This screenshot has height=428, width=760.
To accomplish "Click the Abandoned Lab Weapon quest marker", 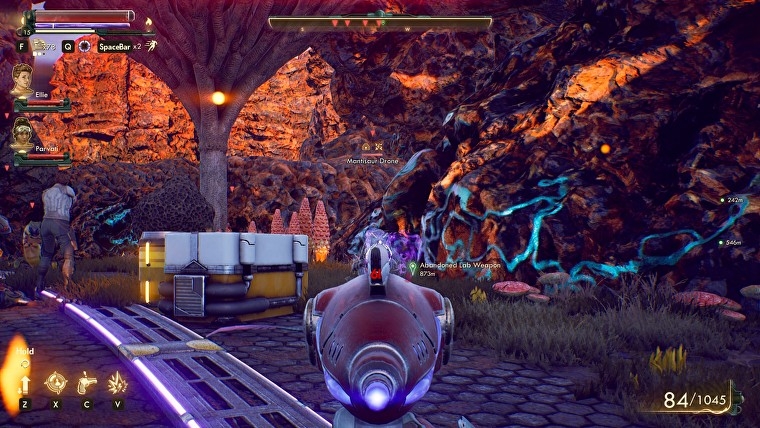I will [x=412, y=266].
